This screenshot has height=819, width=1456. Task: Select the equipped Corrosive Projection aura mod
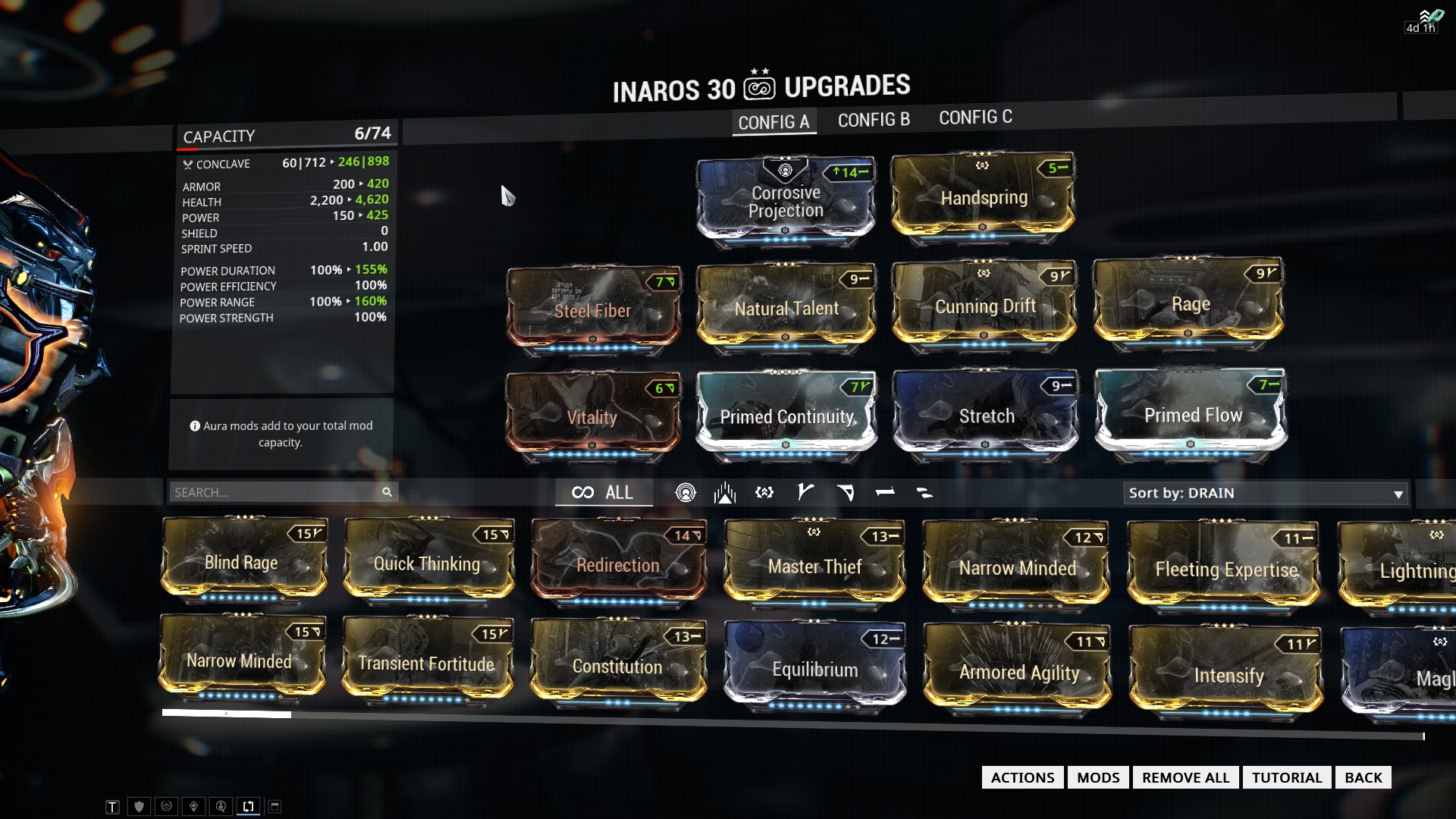786,202
